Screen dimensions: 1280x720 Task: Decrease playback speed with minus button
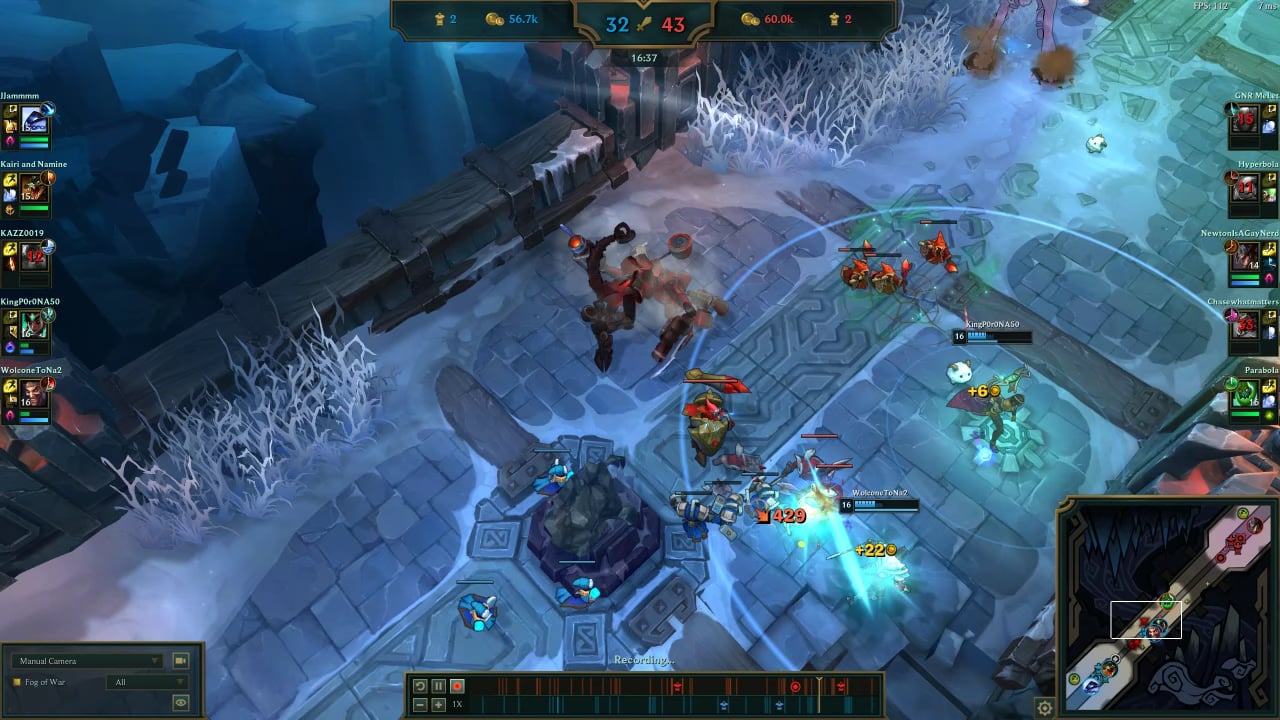[421, 704]
